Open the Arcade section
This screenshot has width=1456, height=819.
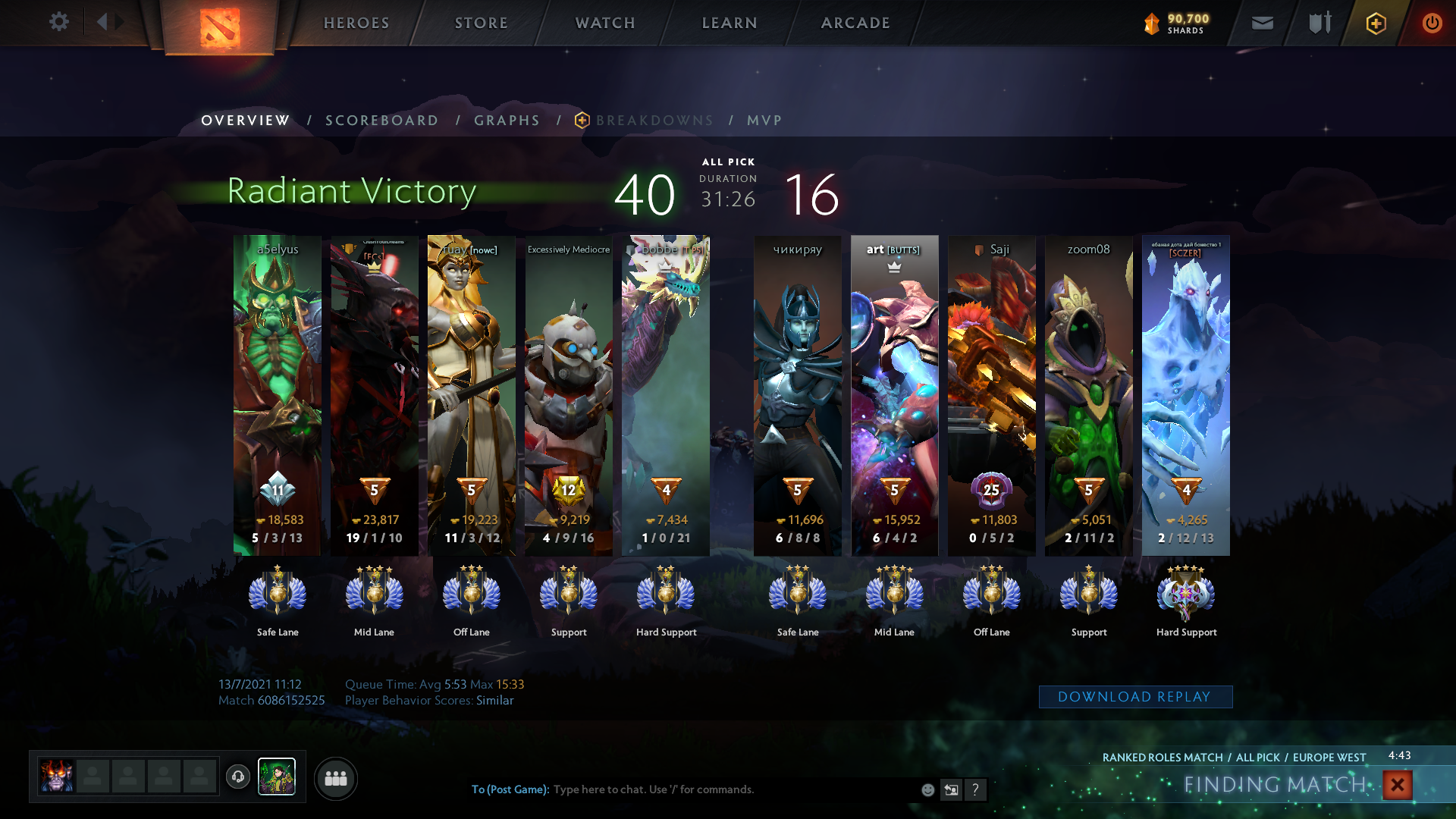855,23
